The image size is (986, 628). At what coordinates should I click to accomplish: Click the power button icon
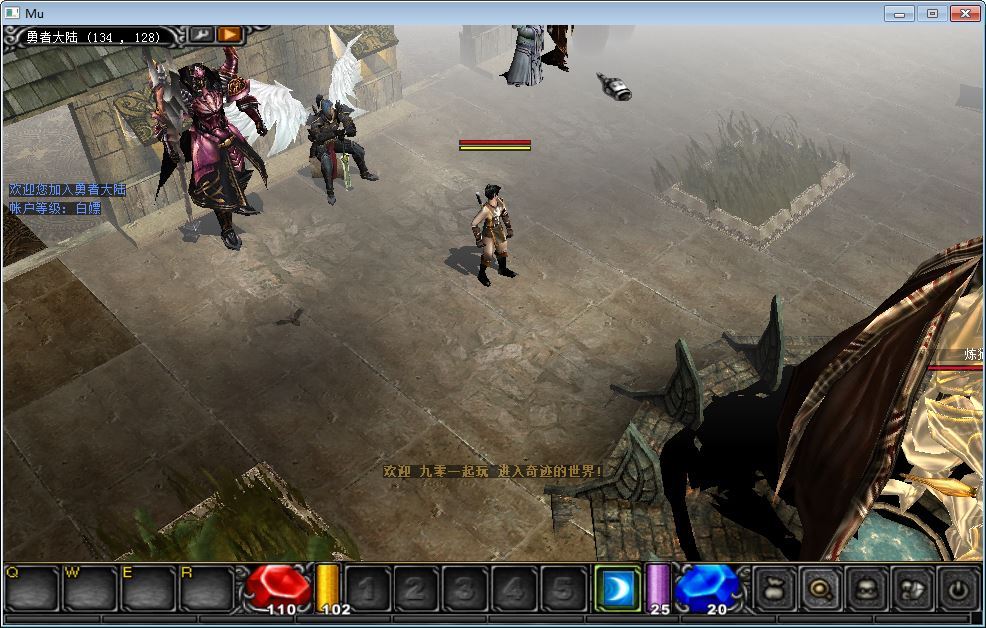[x=958, y=589]
